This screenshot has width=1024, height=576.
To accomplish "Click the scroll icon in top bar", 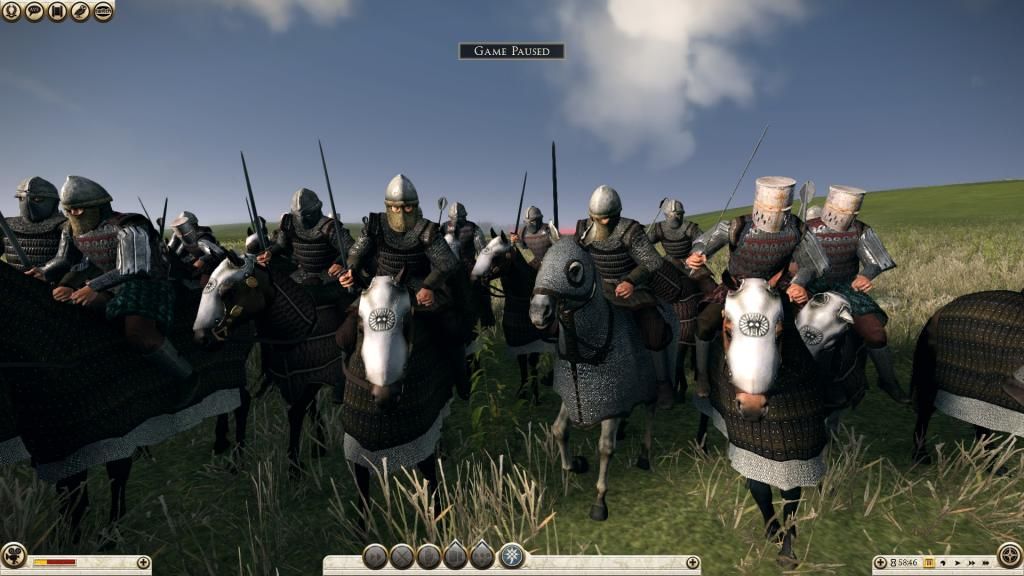I will 57,12.
